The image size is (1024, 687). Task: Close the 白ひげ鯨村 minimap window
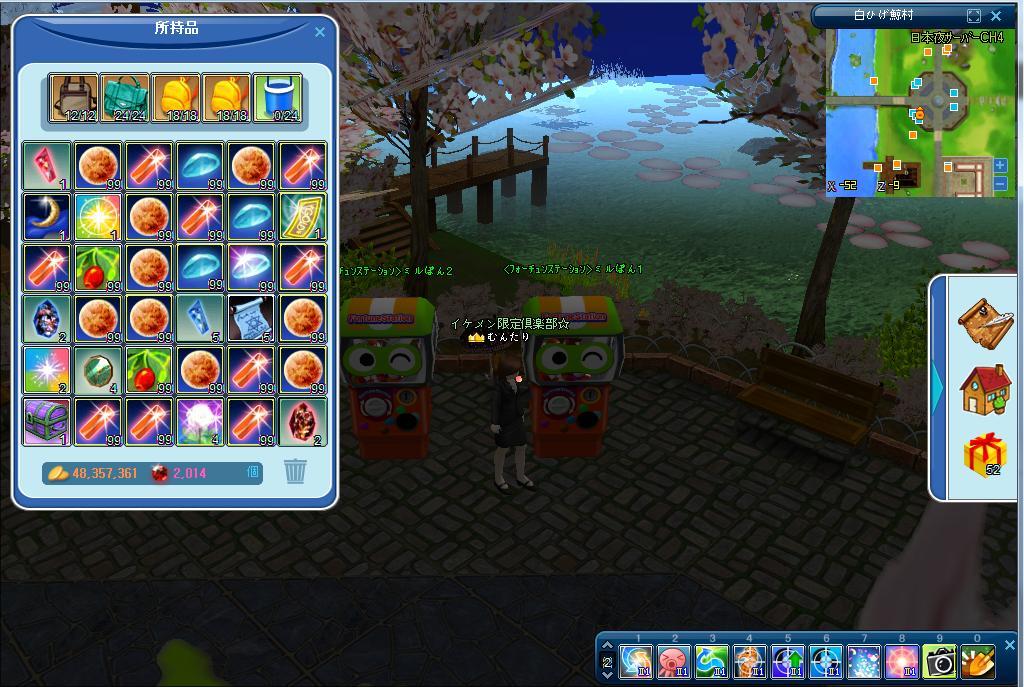996,16
